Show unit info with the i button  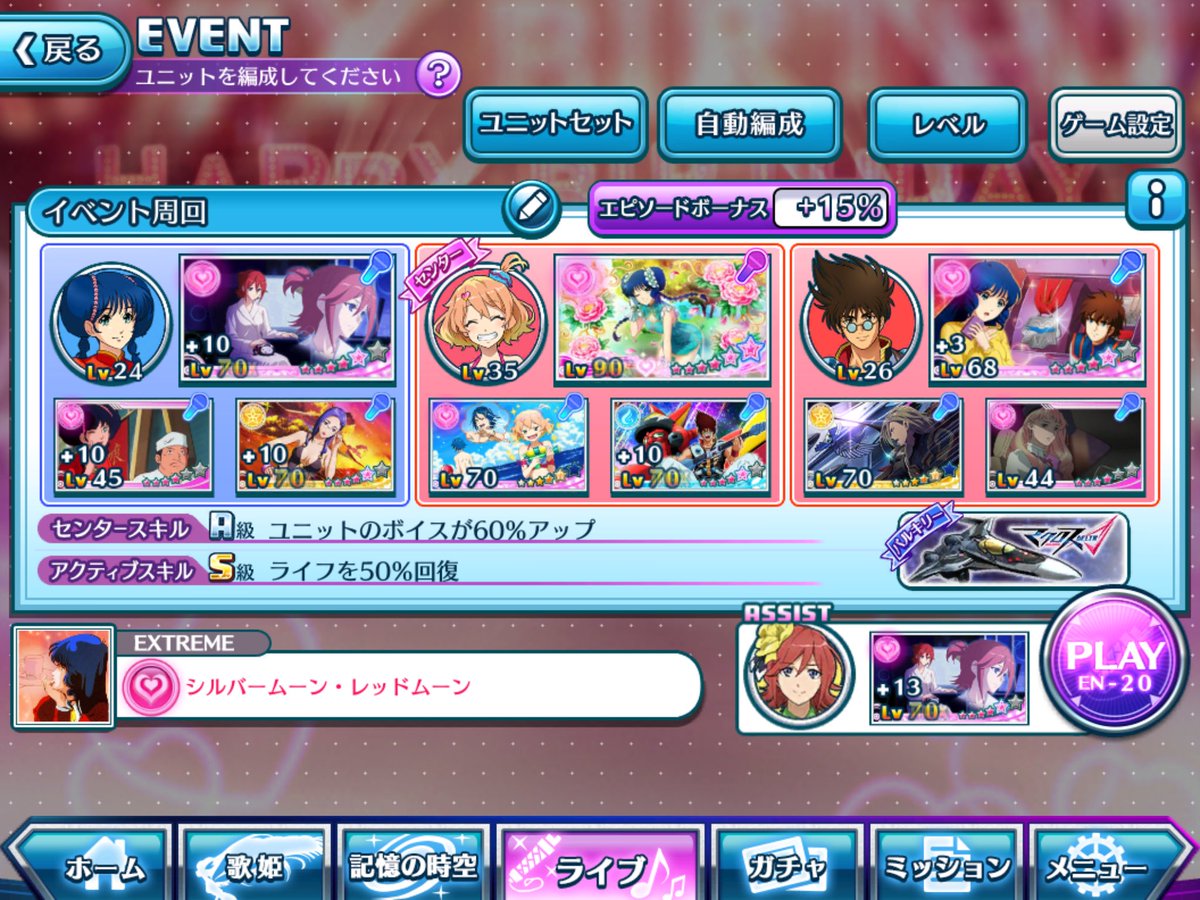pos(1156,202)
